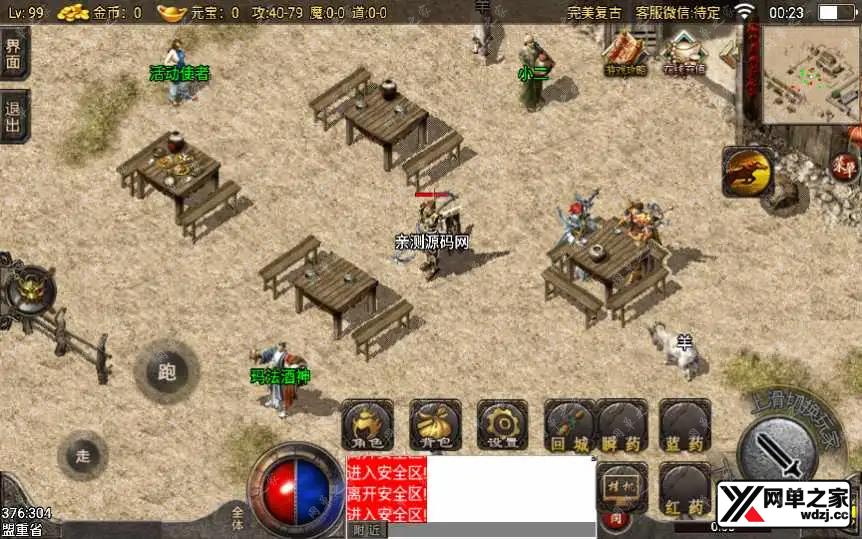This screenshot has height=539, width=862.
Task: Drink the 红药 health potion
Action: pyautogui.click(x=685, y=490)
